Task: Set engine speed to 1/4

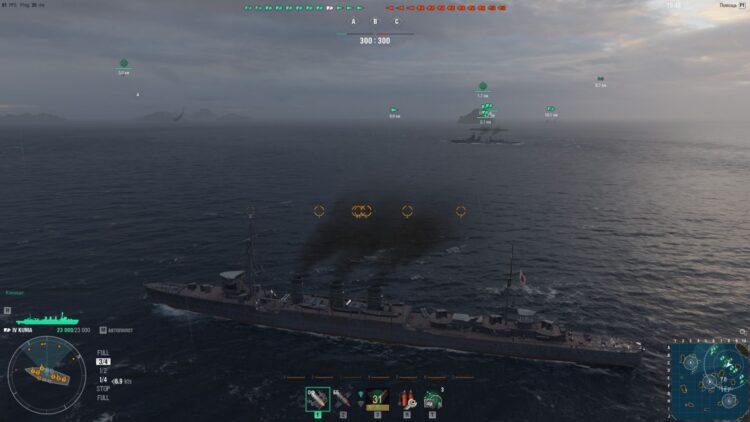Action: point(103,380)
